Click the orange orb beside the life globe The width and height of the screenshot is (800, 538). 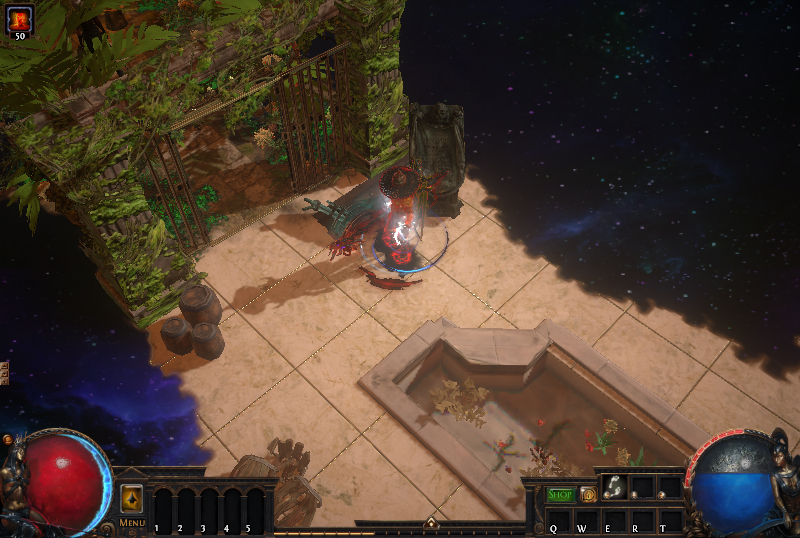(9, 439)
